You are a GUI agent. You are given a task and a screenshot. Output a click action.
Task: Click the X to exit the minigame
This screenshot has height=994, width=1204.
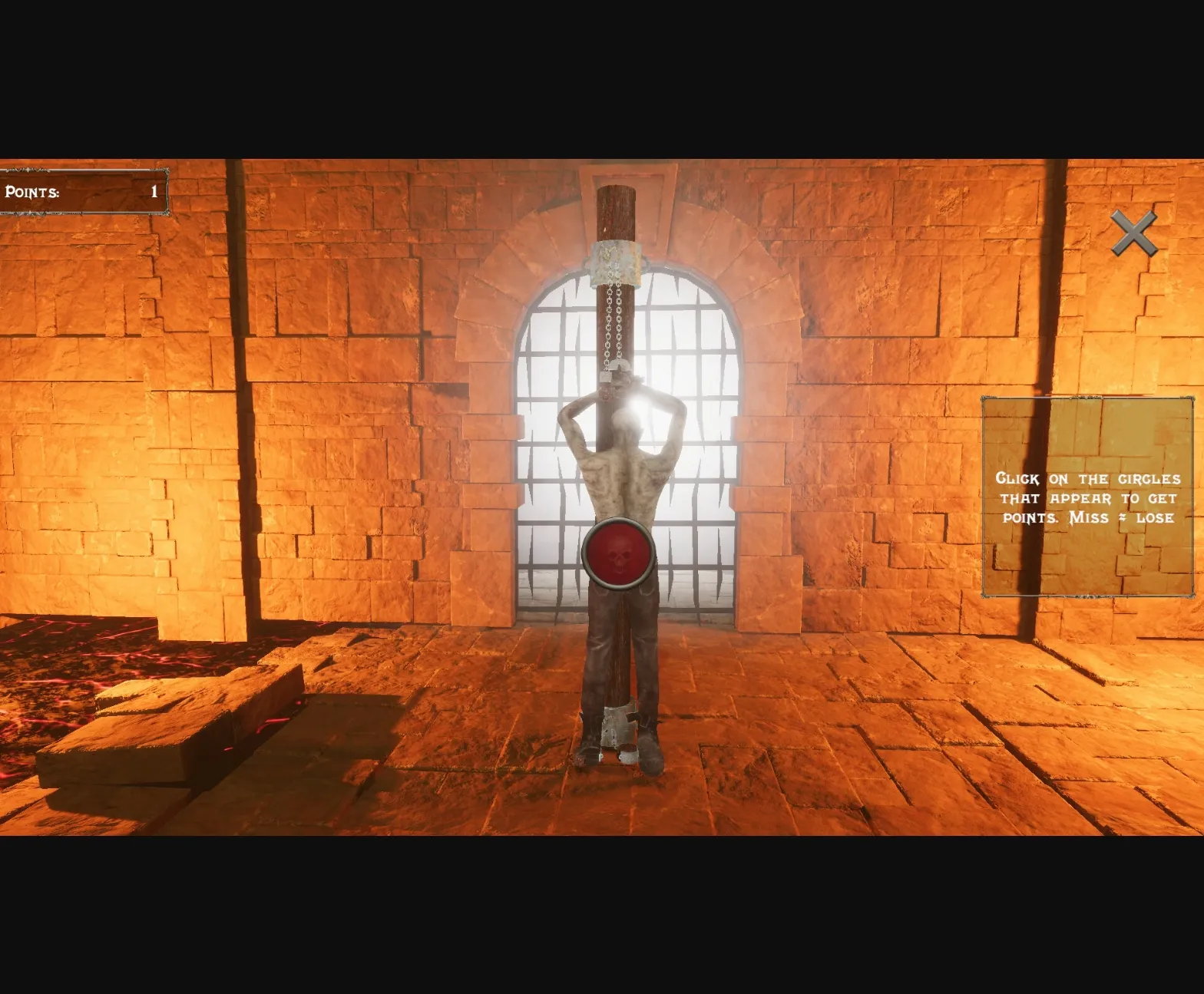[x=1133, y=232]
